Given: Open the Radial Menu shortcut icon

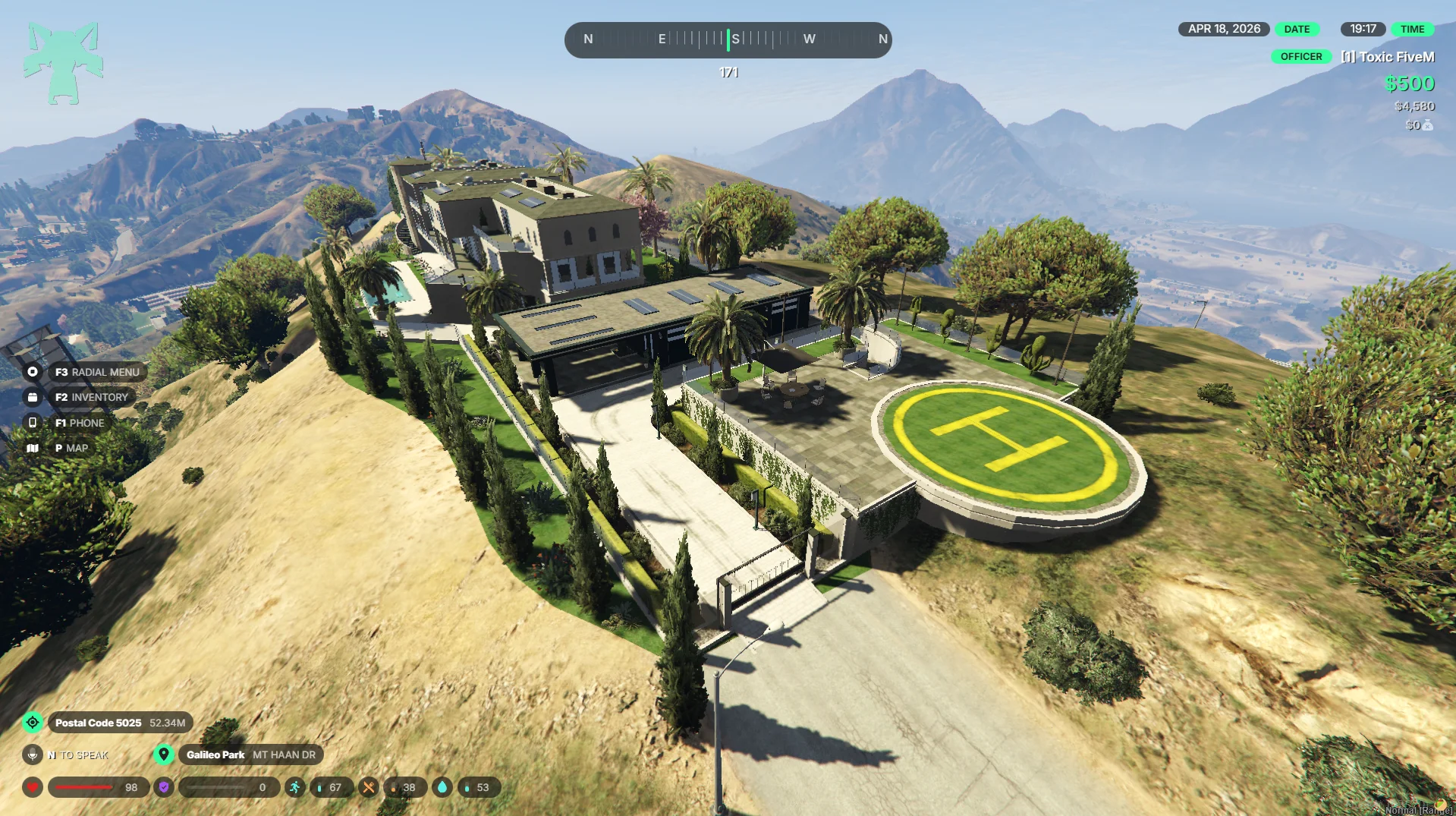Looking at the screenshot, I should click(x=33, y=372).
